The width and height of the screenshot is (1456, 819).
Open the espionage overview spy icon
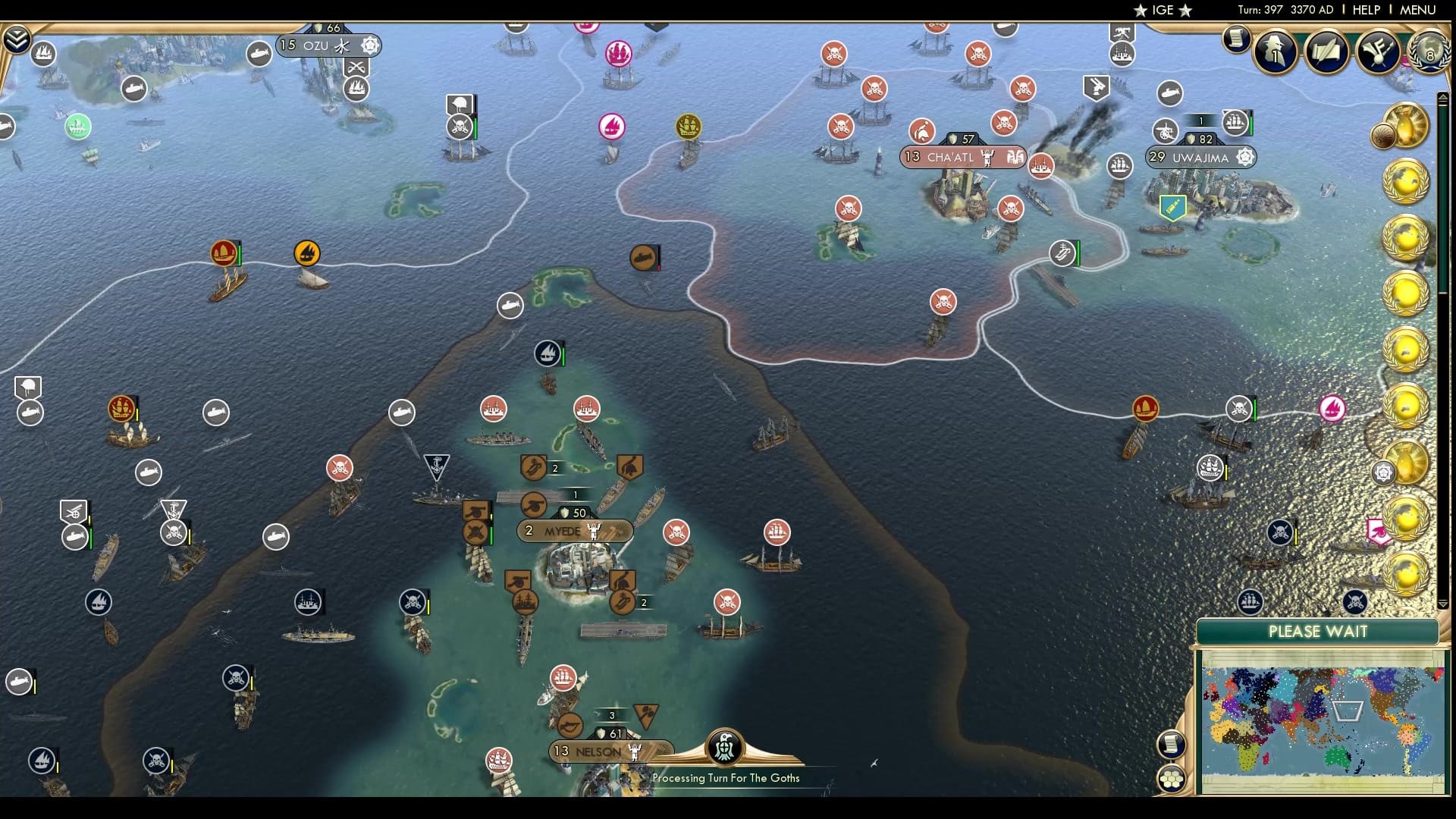1276,51
